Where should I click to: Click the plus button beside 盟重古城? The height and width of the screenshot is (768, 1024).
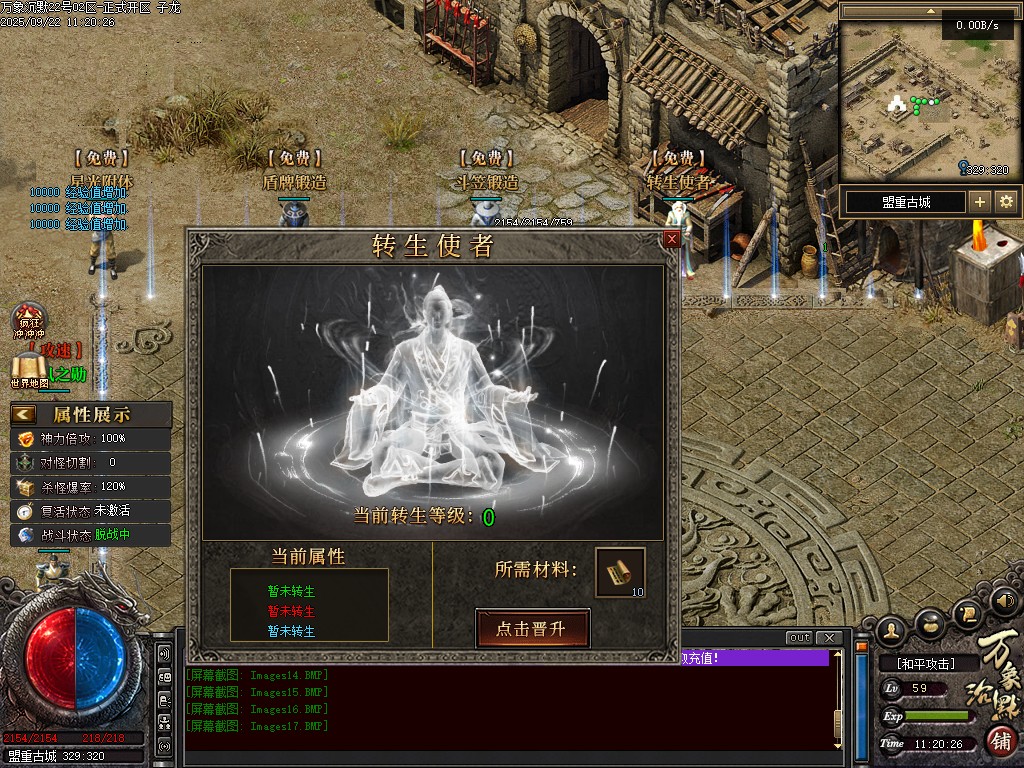pos(980,202)
